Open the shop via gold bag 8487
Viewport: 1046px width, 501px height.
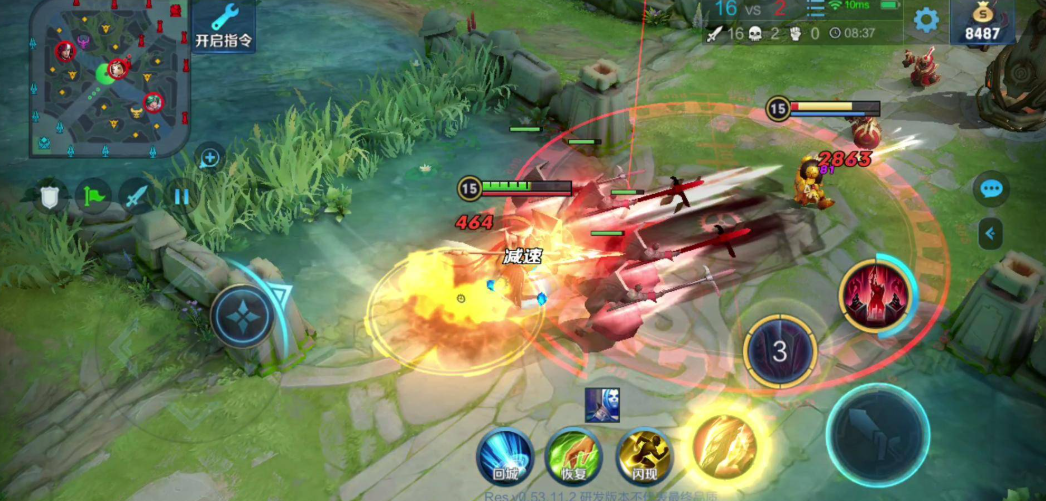coord(982,22)
